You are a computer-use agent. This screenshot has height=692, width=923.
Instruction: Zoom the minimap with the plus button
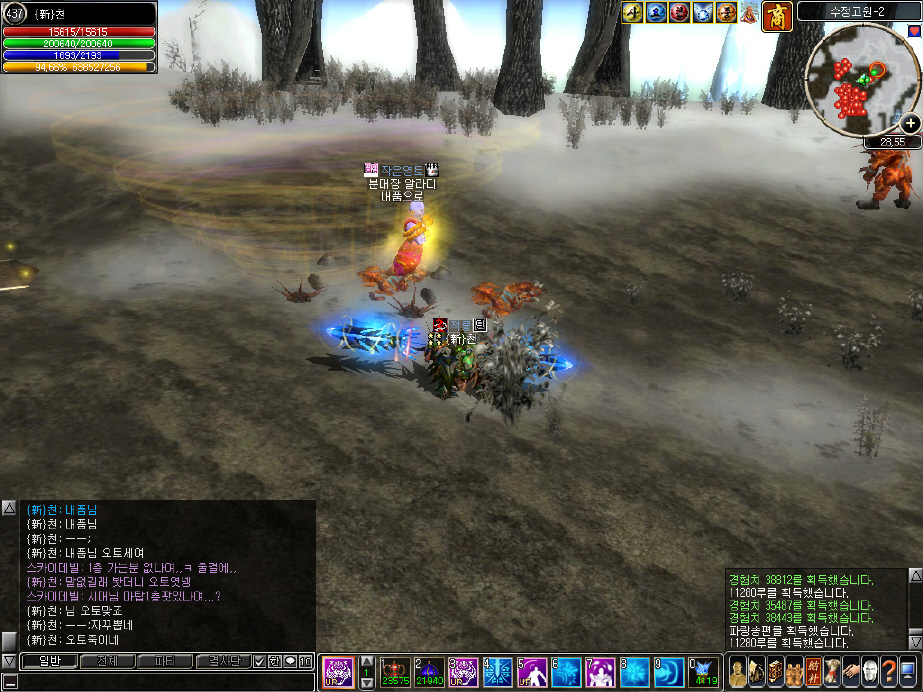(910, 123)
